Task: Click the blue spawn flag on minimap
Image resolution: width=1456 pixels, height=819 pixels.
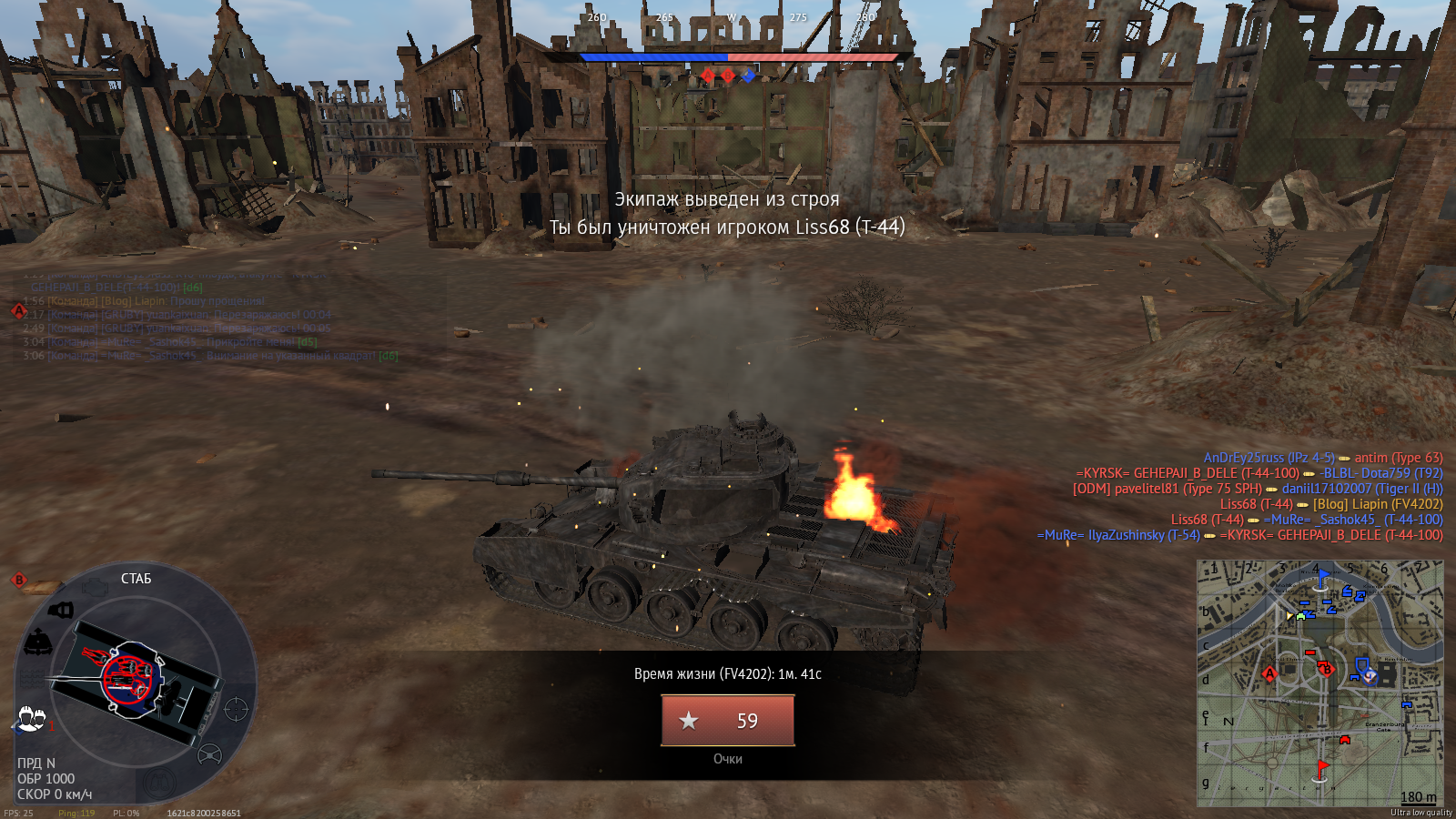Action: (1322, 577)
